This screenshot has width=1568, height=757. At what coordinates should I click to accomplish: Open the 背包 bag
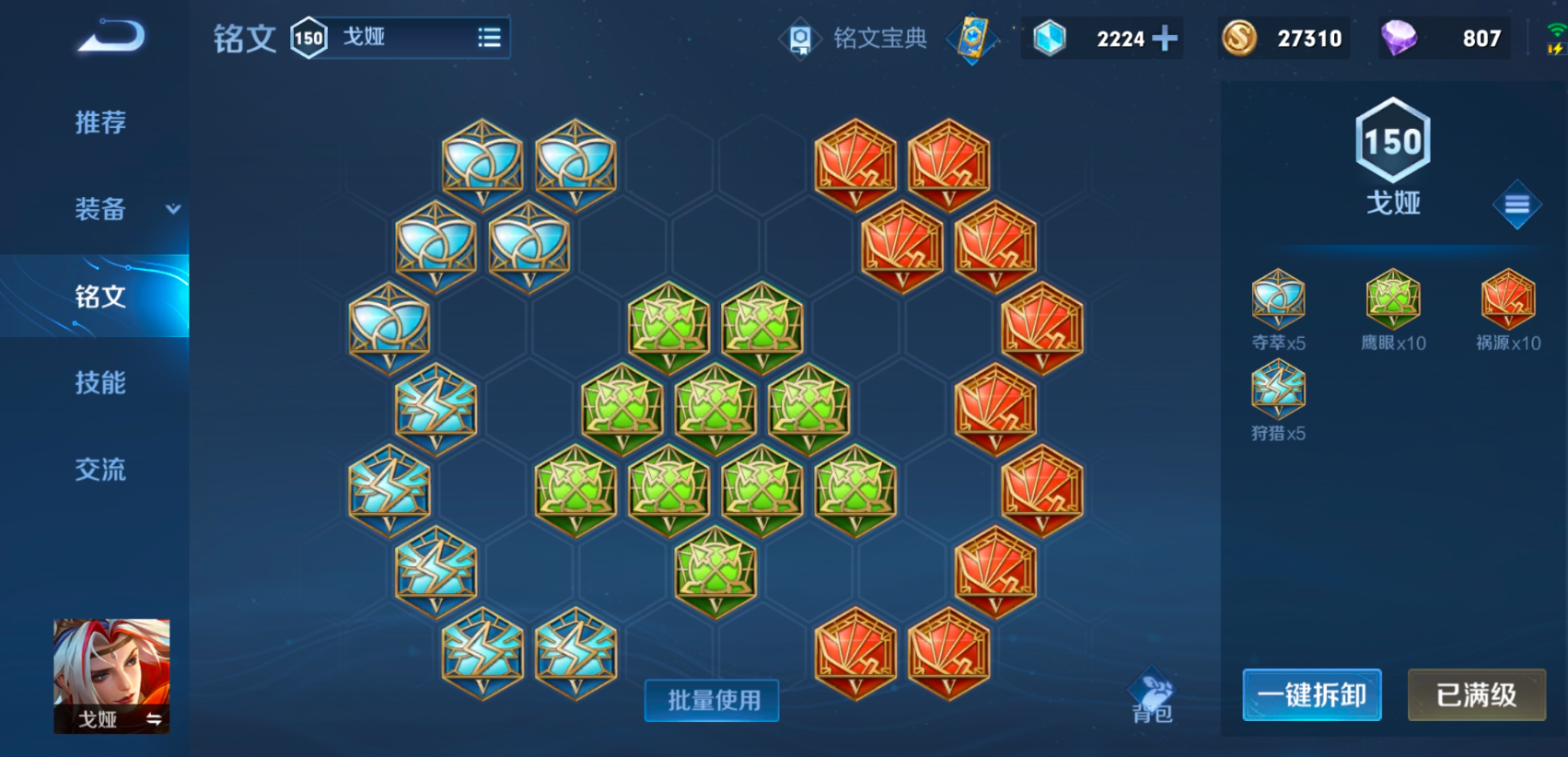[x=1152, y=695]
